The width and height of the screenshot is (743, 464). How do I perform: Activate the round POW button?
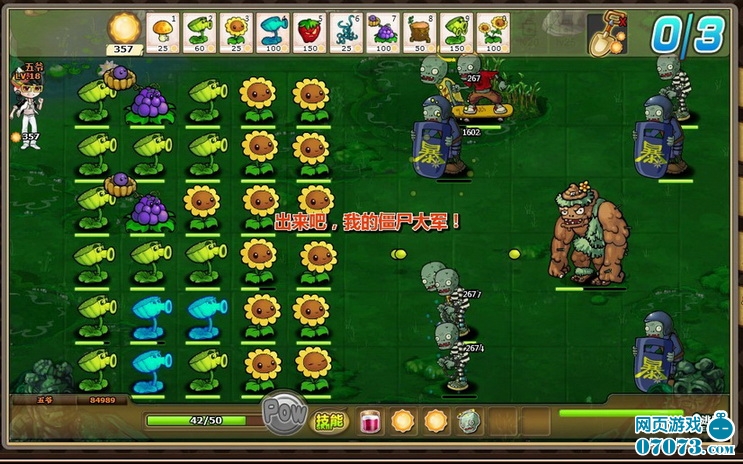coord(282,412)
